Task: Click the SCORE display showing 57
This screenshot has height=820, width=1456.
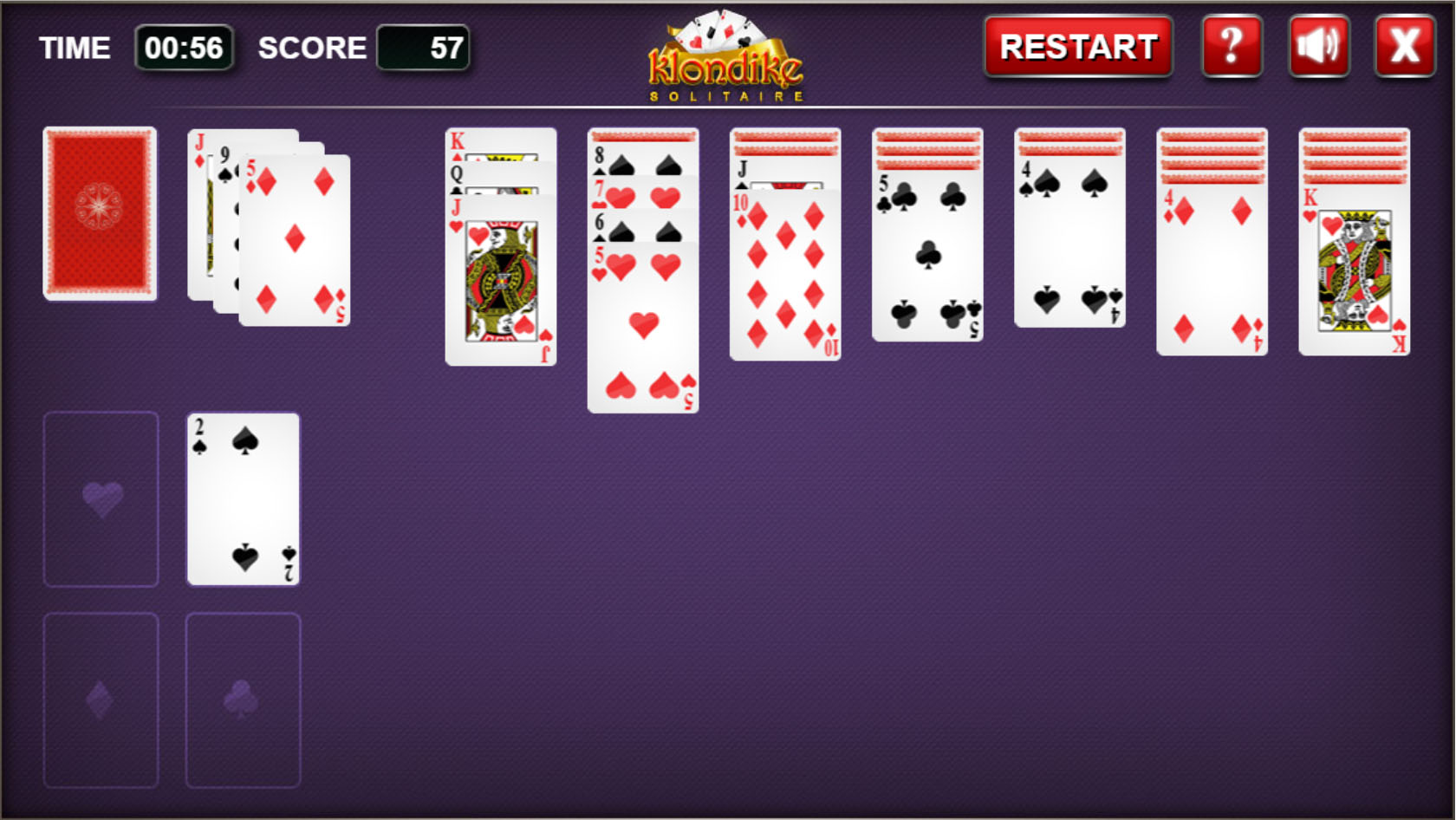Action: pos(423,48)
